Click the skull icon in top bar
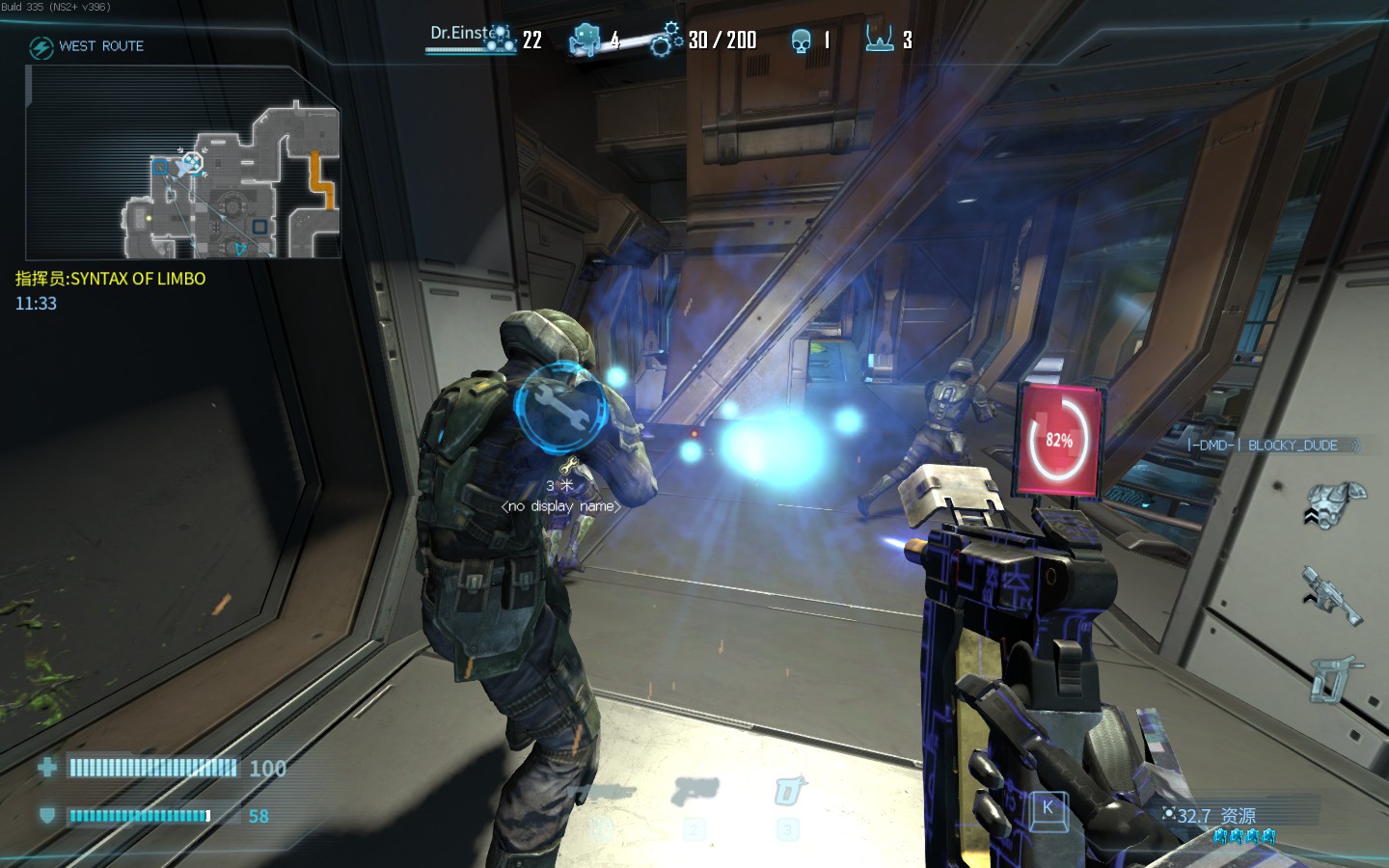 click(801, 41)
